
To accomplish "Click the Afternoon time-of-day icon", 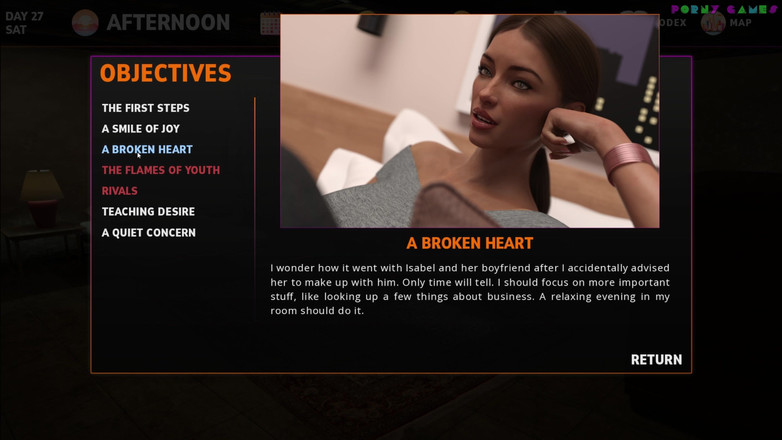I will 85,22.
